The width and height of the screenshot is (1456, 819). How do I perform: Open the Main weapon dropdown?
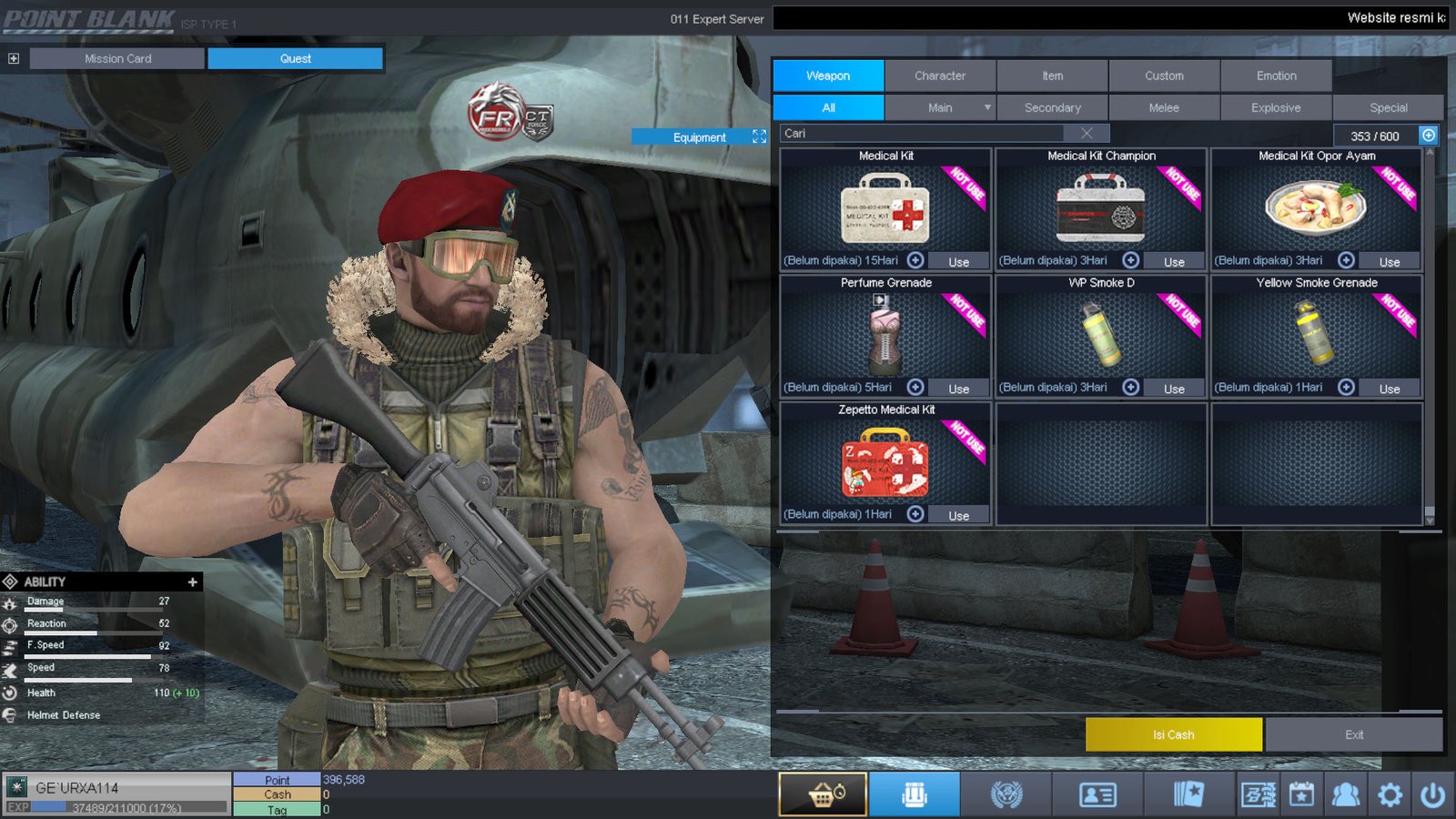(987, 107)
